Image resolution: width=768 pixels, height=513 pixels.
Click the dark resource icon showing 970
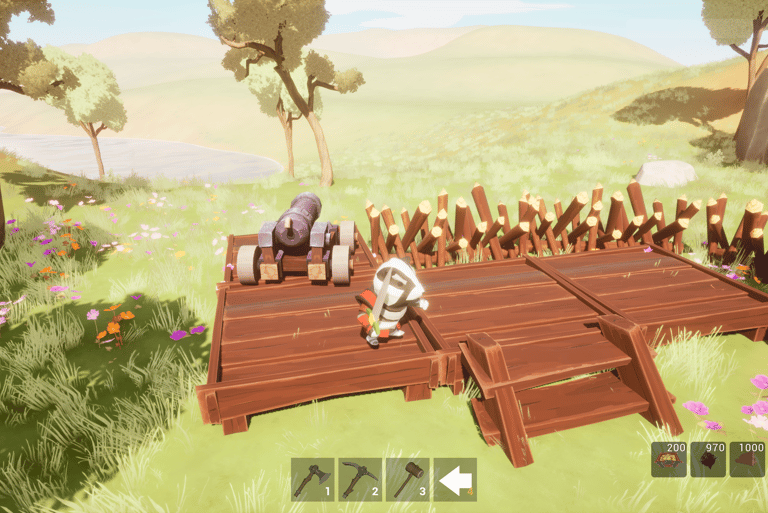pyautogui.click(x=708, y=459)
